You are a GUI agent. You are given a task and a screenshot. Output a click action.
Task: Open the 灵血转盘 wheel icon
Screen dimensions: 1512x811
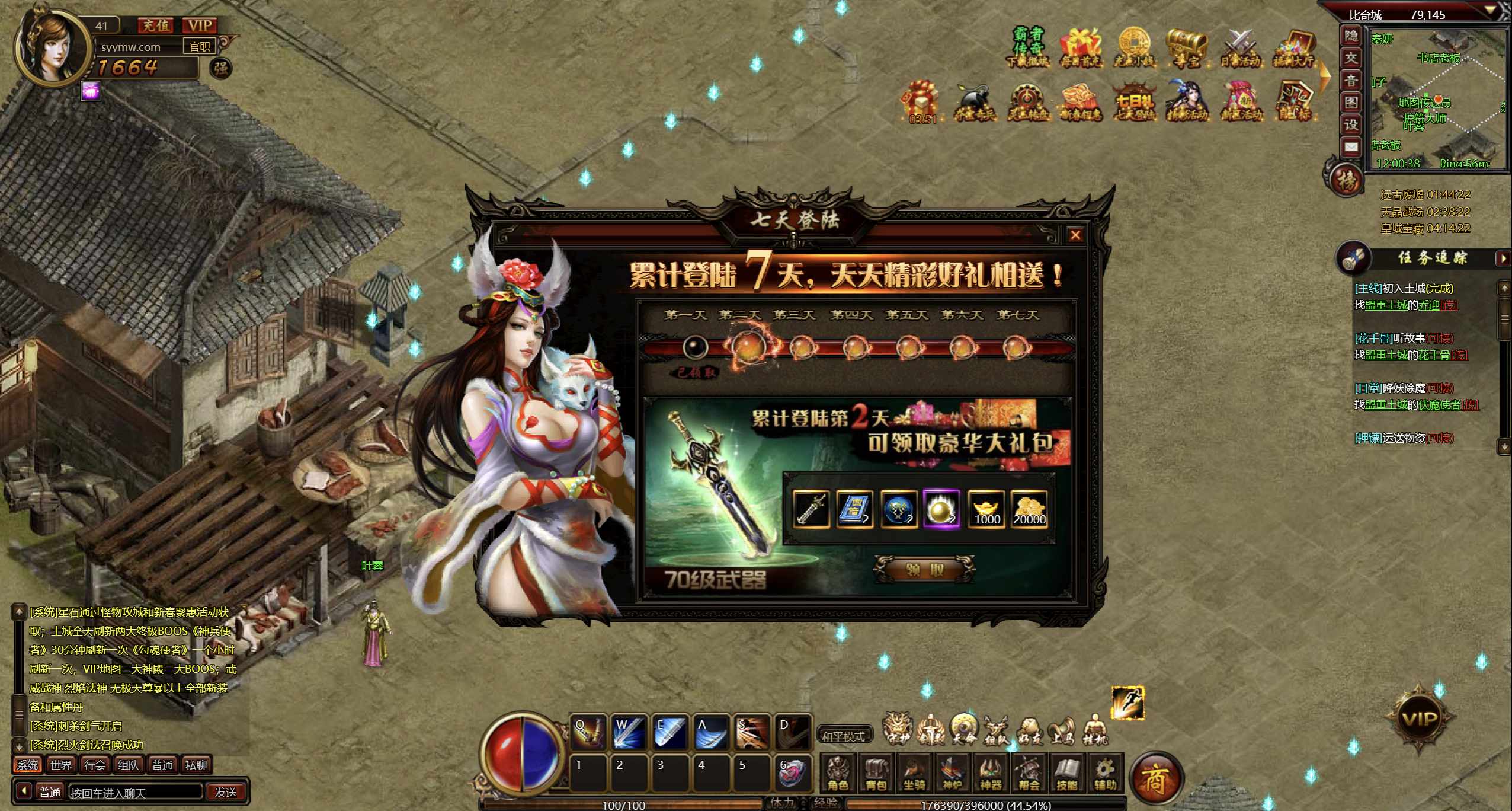[1029, 102]
